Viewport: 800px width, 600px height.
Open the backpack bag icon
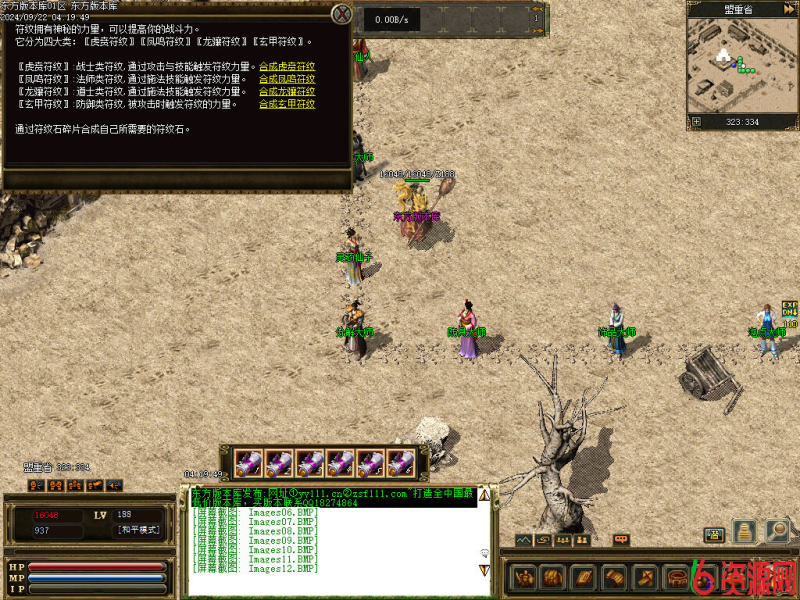(x=553, y=577)
